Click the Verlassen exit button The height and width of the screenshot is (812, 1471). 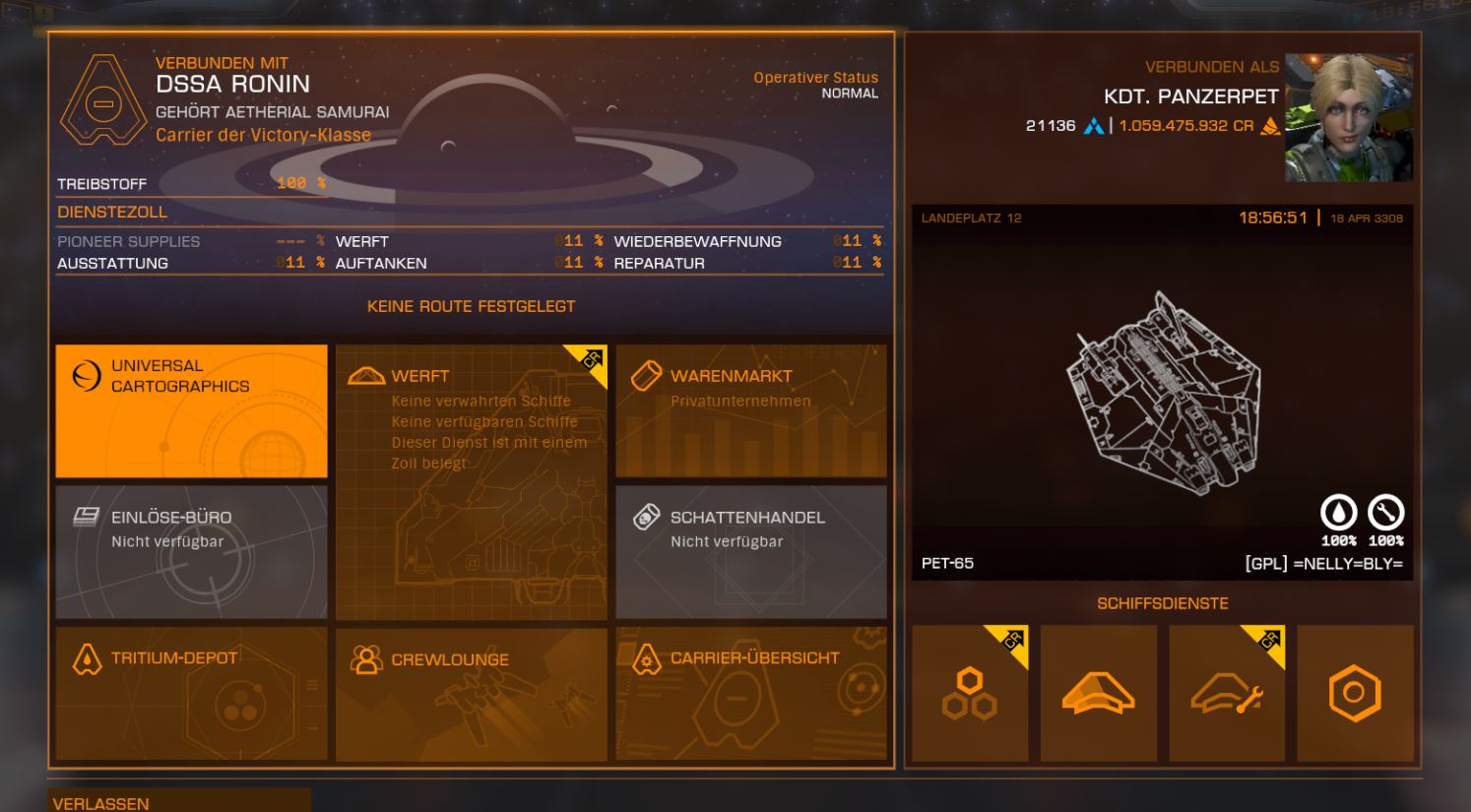click(179, 802)
